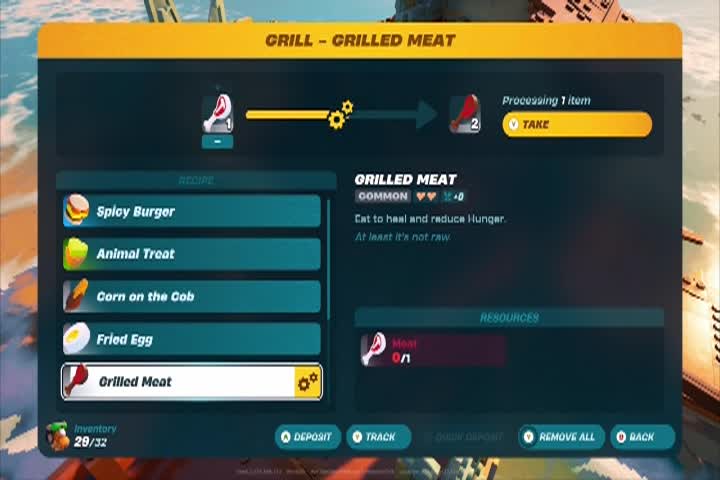Decrease queued meat with minus button
Screen dimensions: 720x480
click(x=218, y=142)
